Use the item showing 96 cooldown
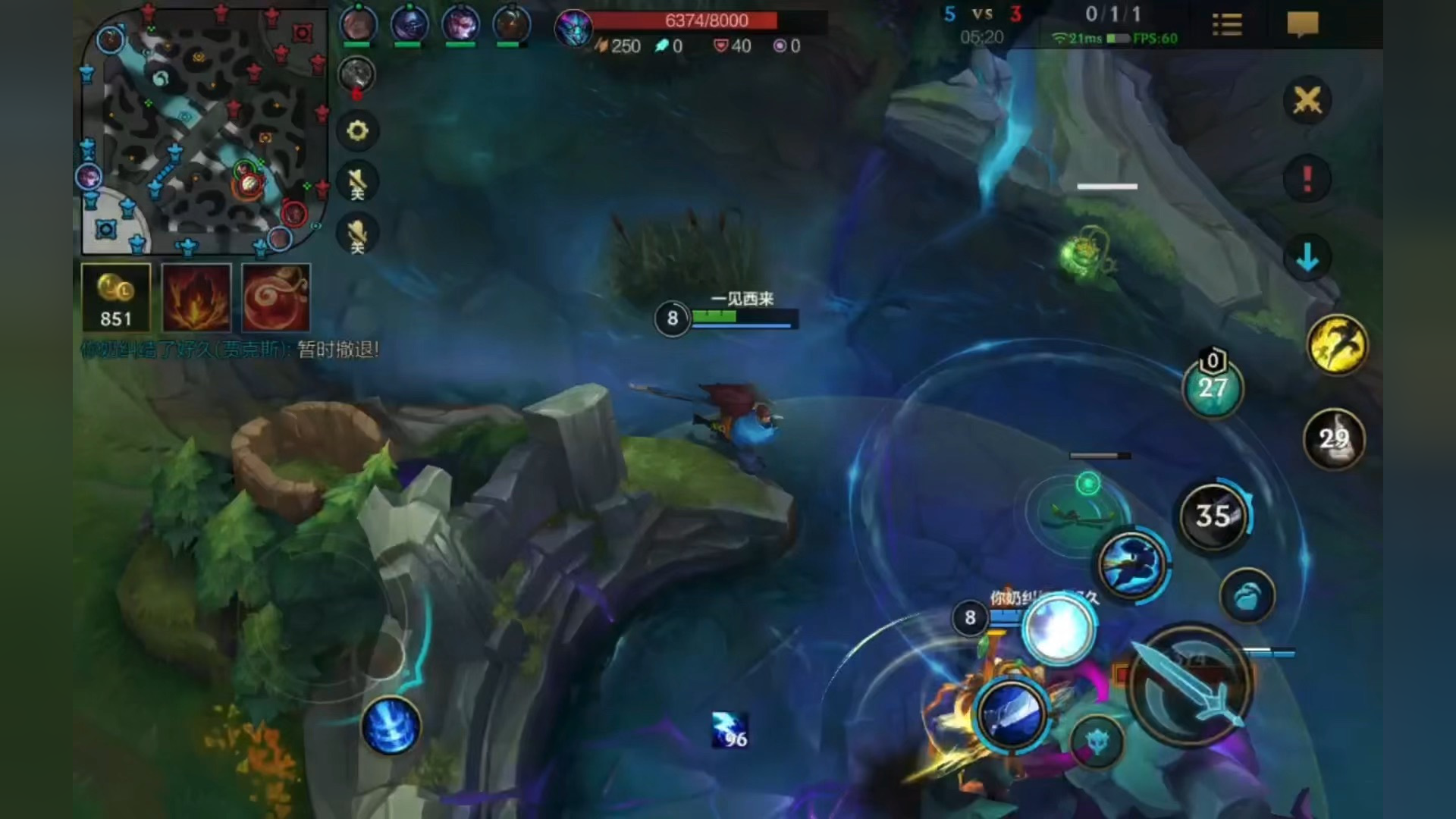The width and height of the screenshot is (1456, 819). point(730,730)
